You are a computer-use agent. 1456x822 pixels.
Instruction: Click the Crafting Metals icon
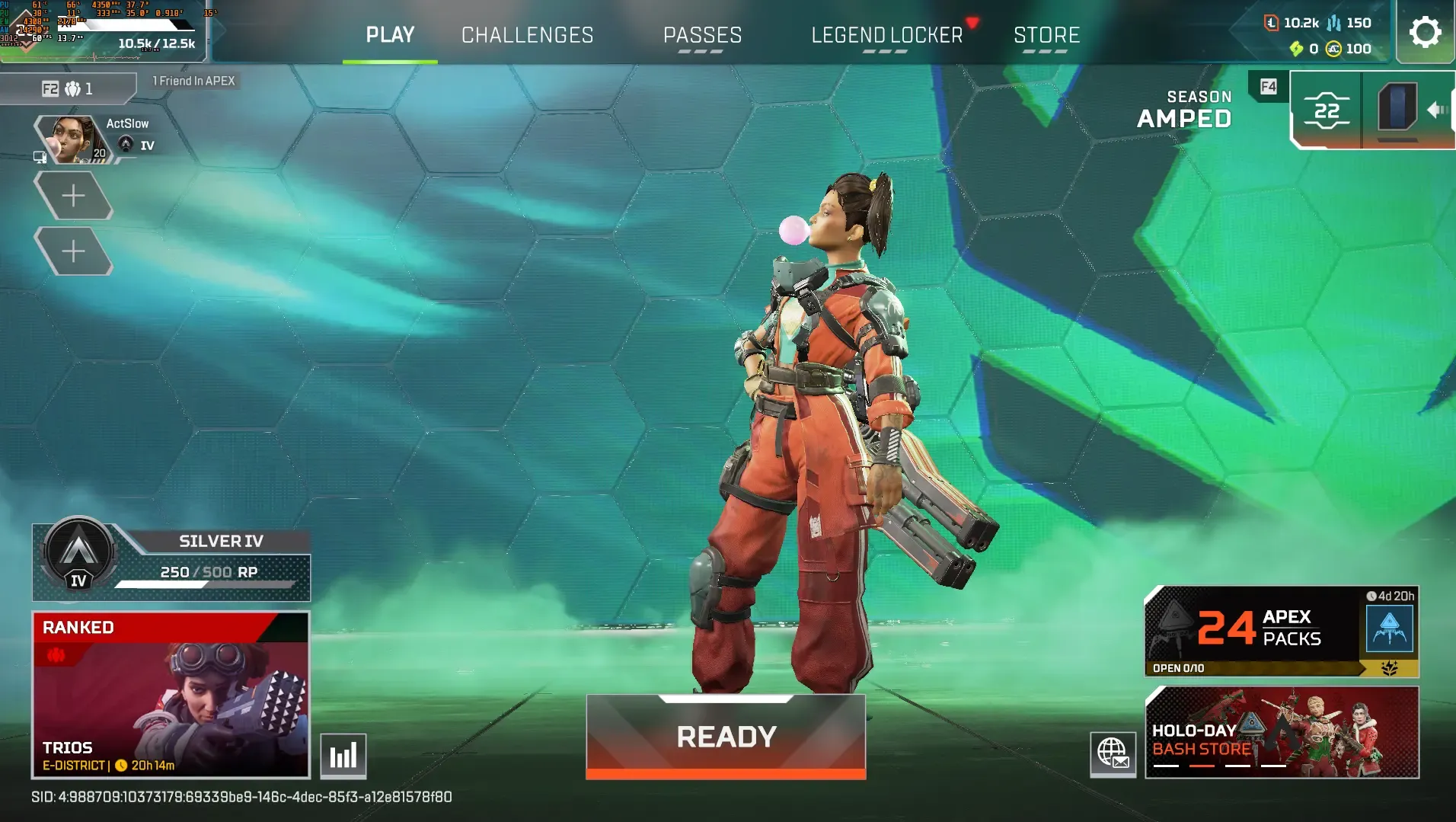pyautogui.click(x=1334, y=24)
